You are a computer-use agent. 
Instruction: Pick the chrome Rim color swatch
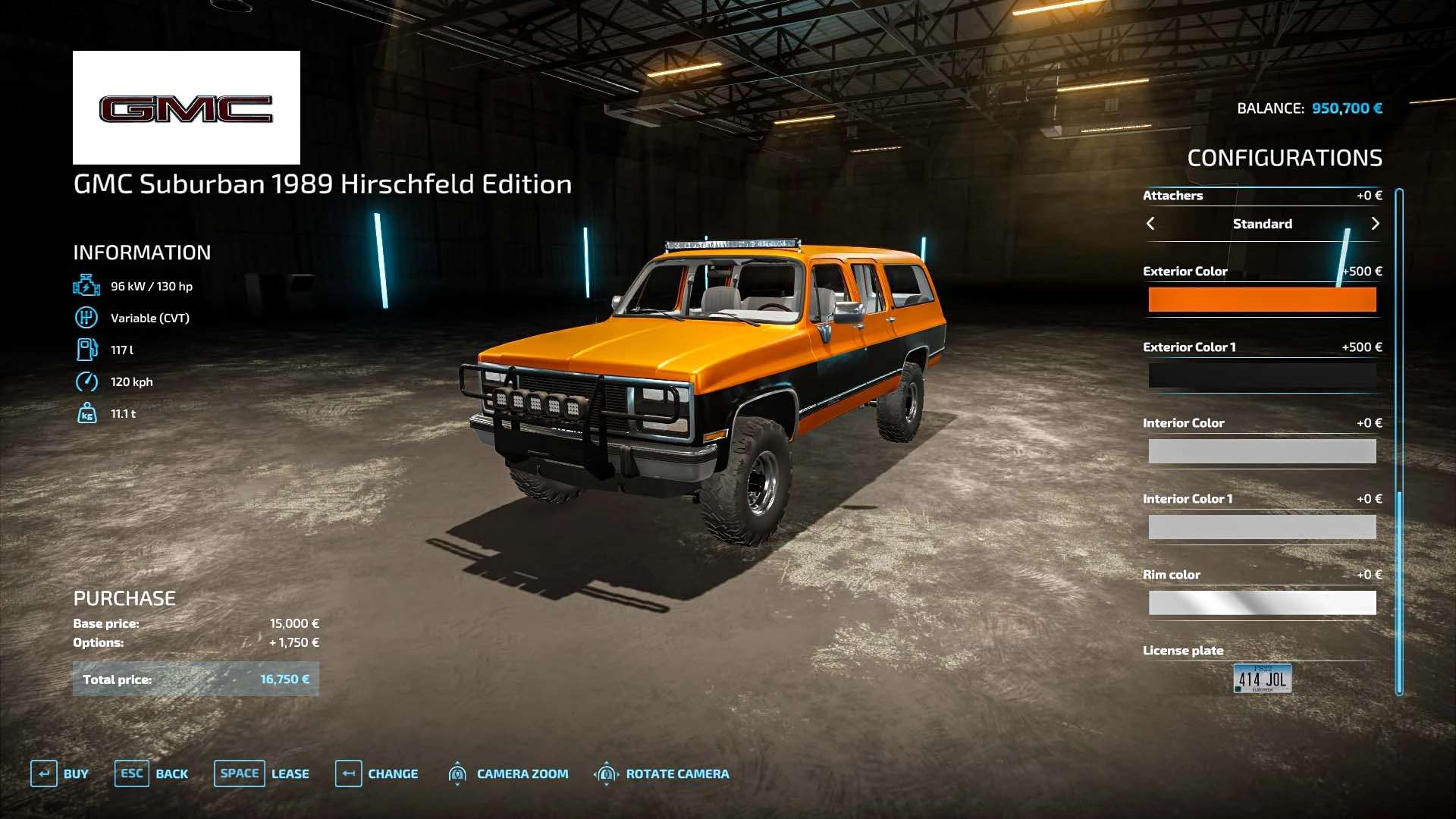click(1262, 603)
